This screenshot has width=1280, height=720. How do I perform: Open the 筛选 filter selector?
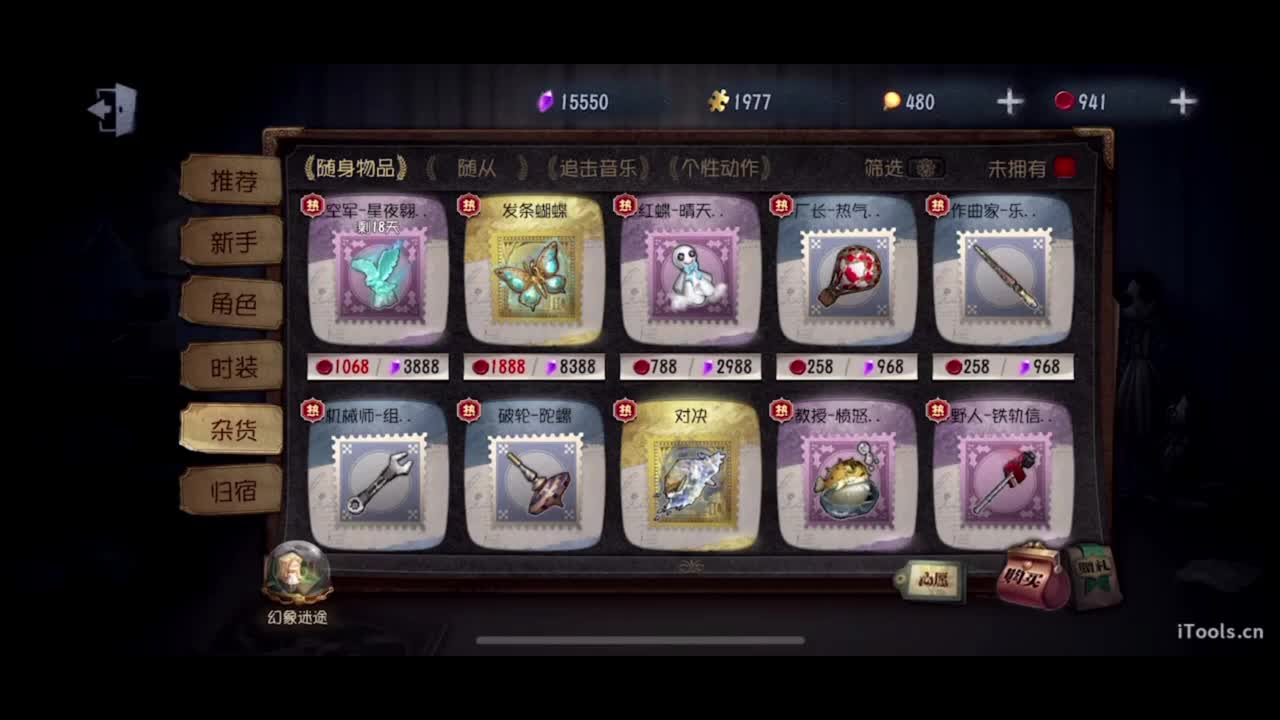884,169
